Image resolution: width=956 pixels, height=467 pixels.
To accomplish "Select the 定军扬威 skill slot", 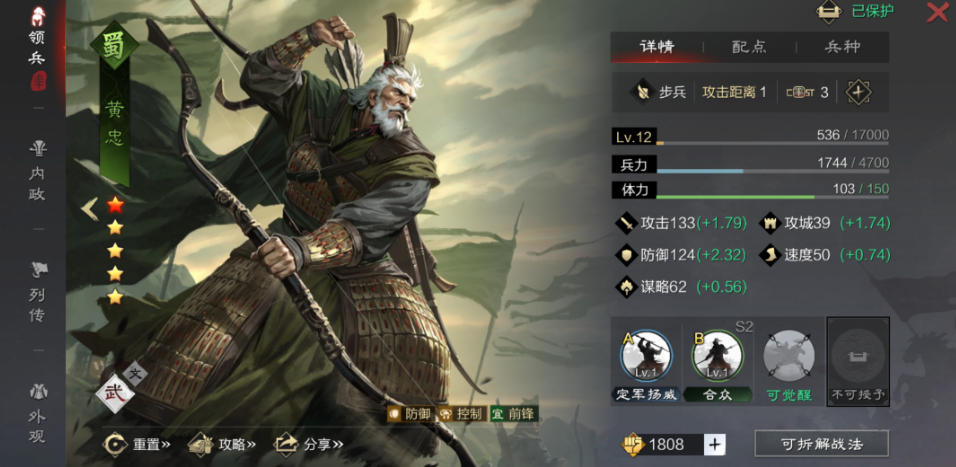I will [645, 364].
